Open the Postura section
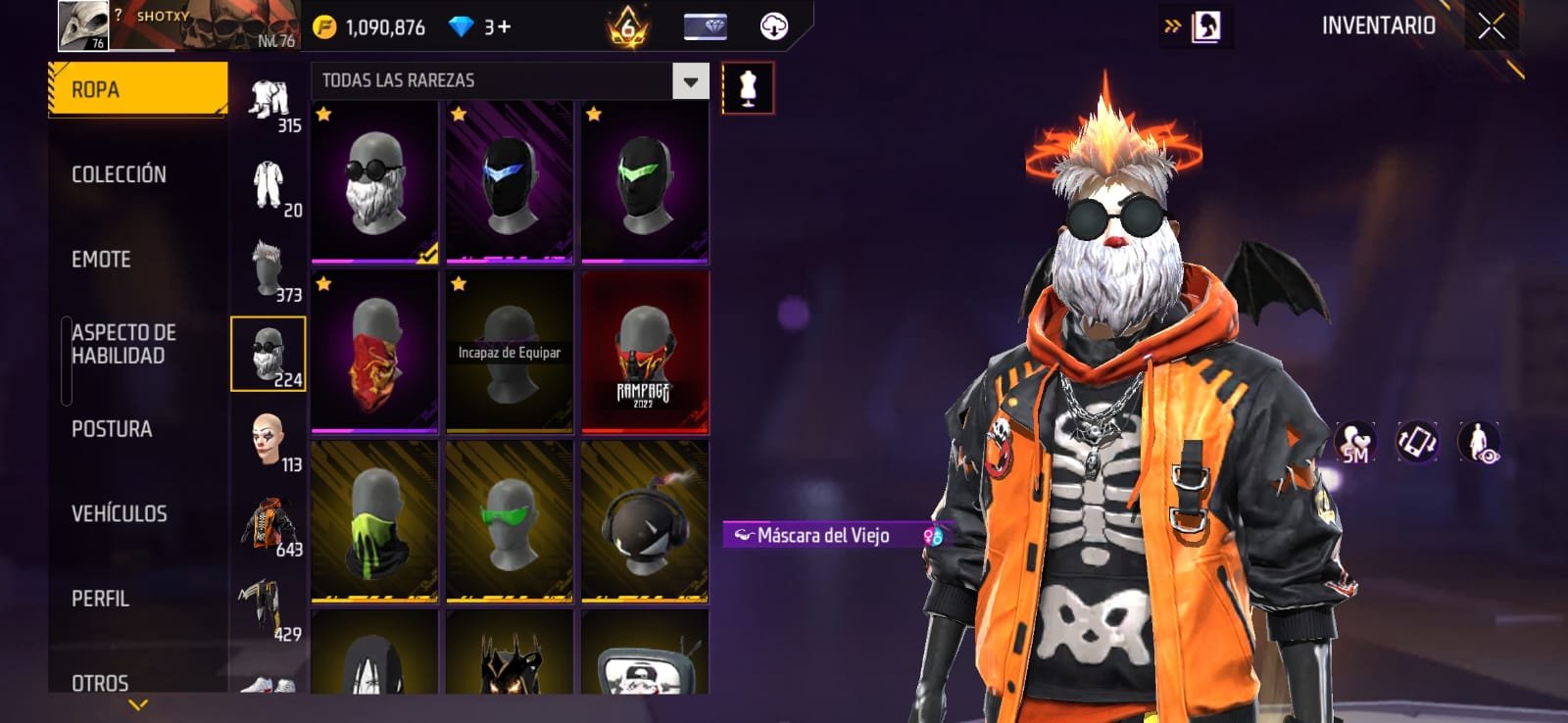The image size is (1568, 723). [112, 429]
